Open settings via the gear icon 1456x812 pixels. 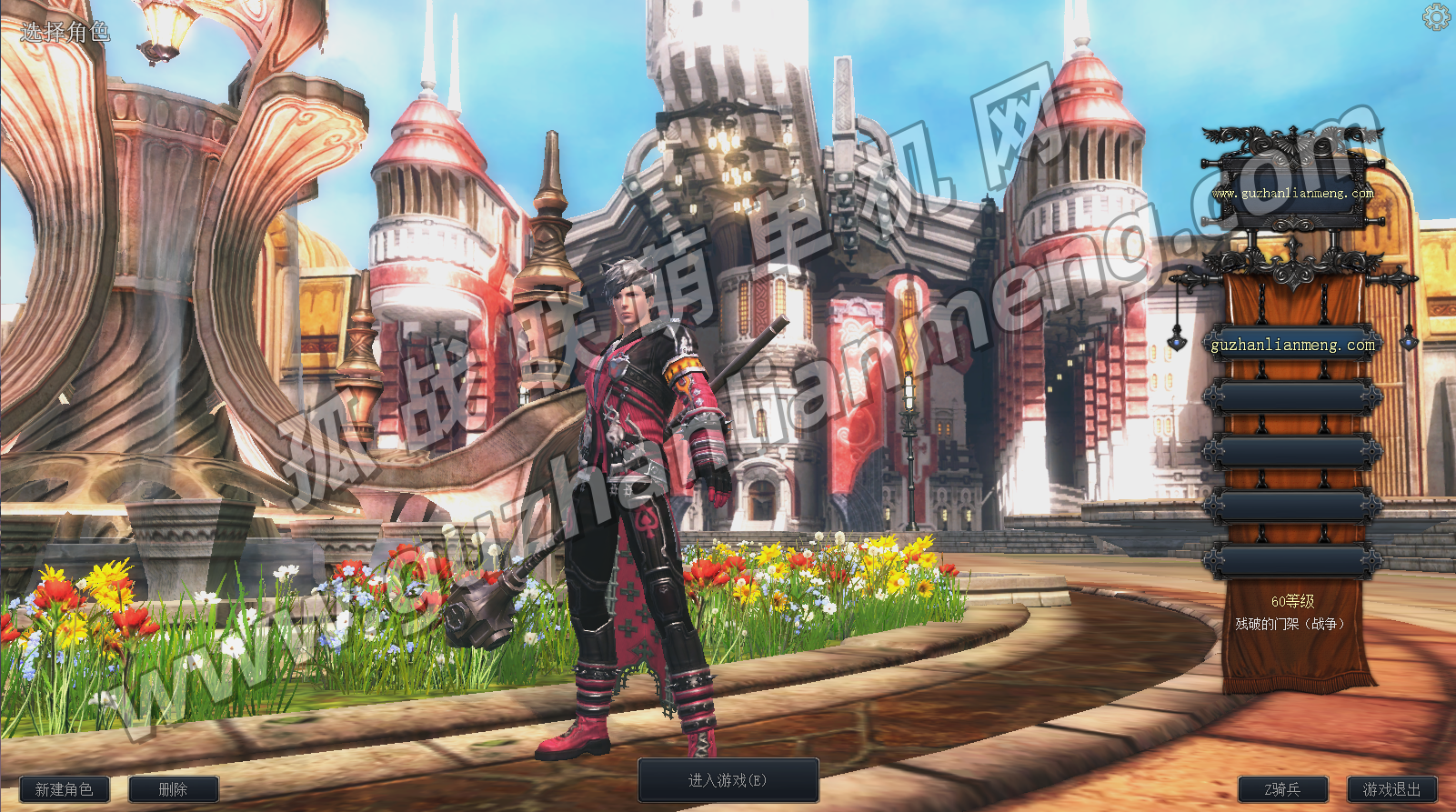point(1436,17)
